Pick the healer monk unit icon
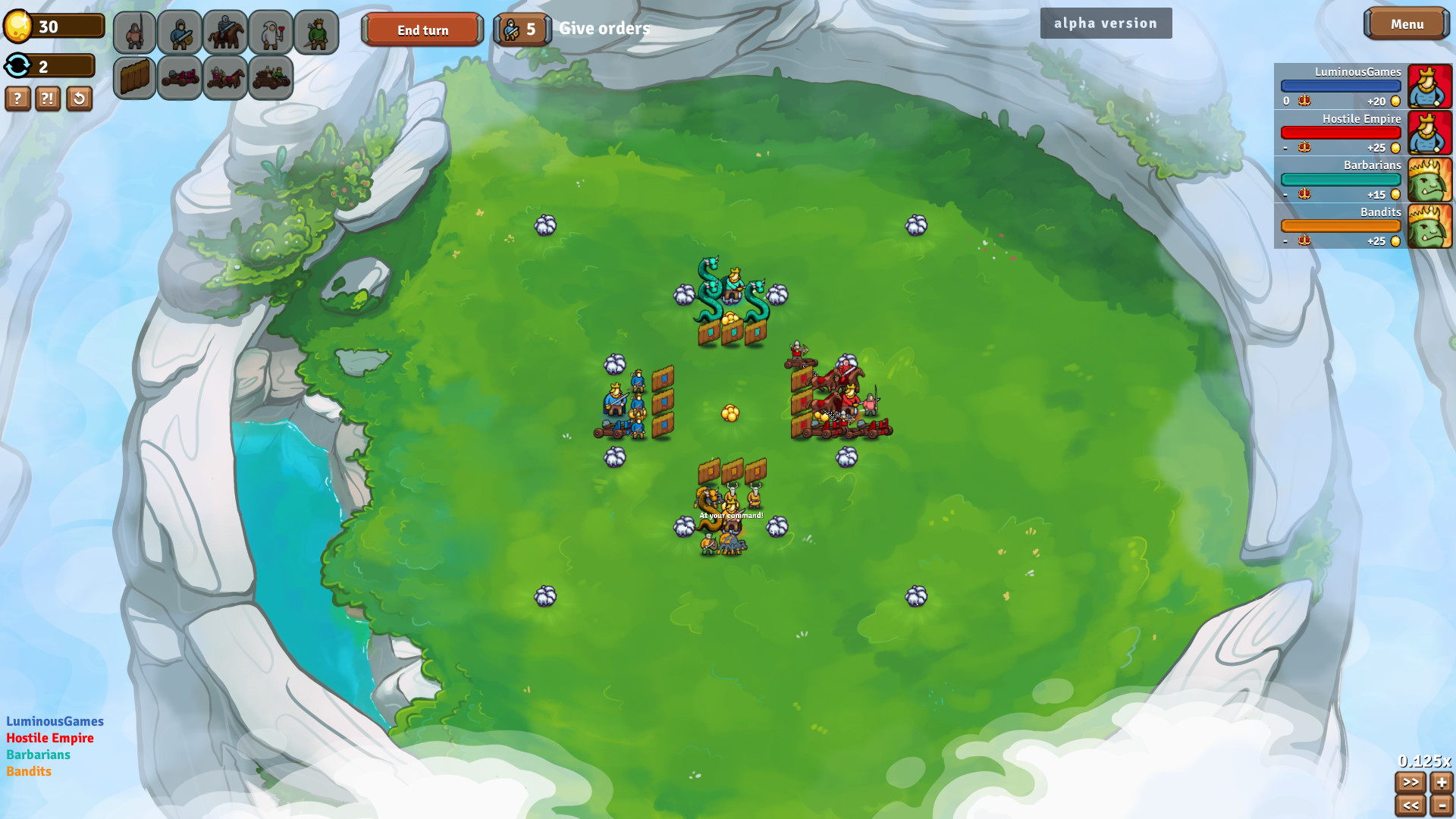1456x819 pixels. pyautogui.click(x=271, y=32)
